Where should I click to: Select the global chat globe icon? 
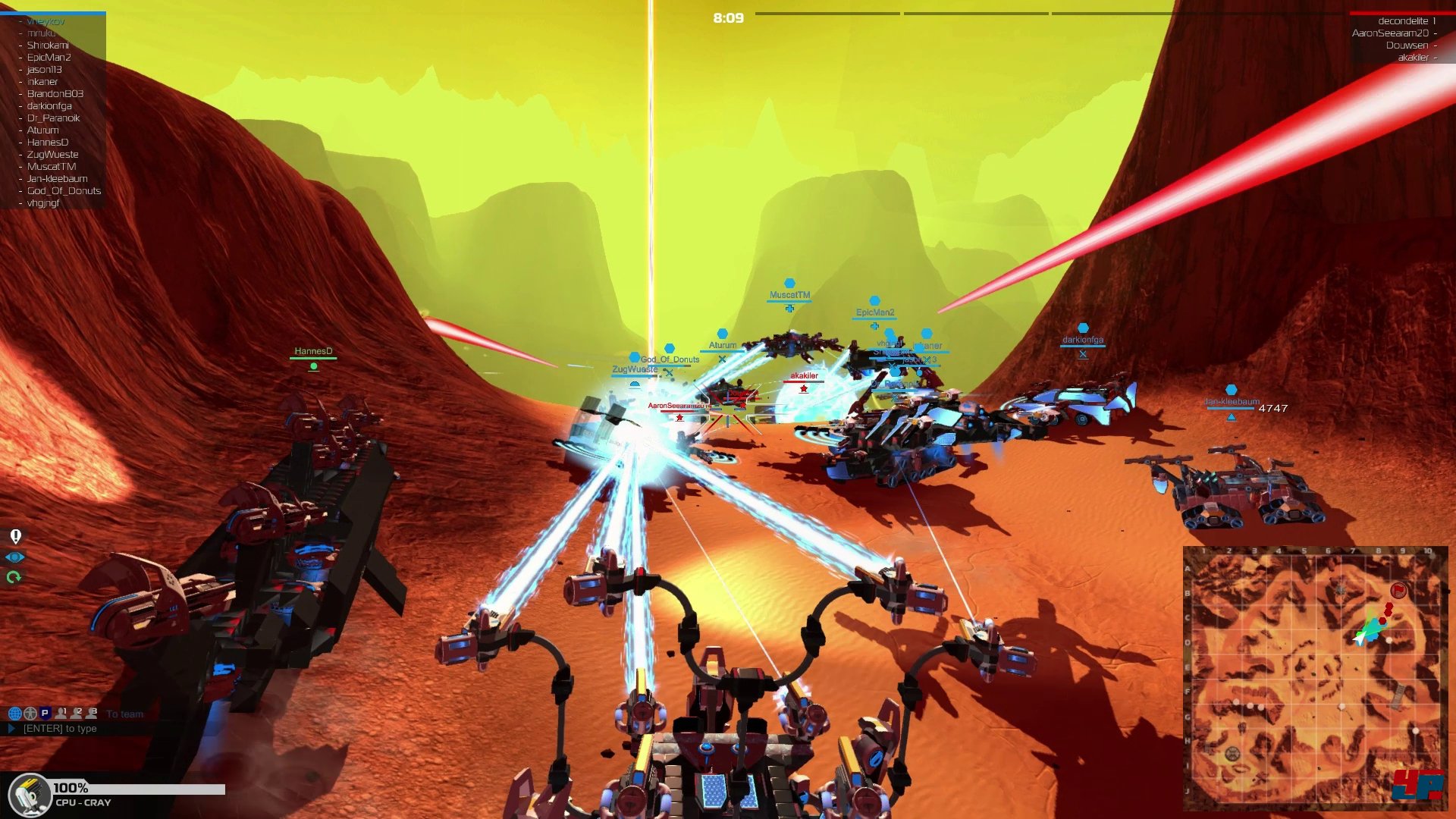click(x=15, y=713)
